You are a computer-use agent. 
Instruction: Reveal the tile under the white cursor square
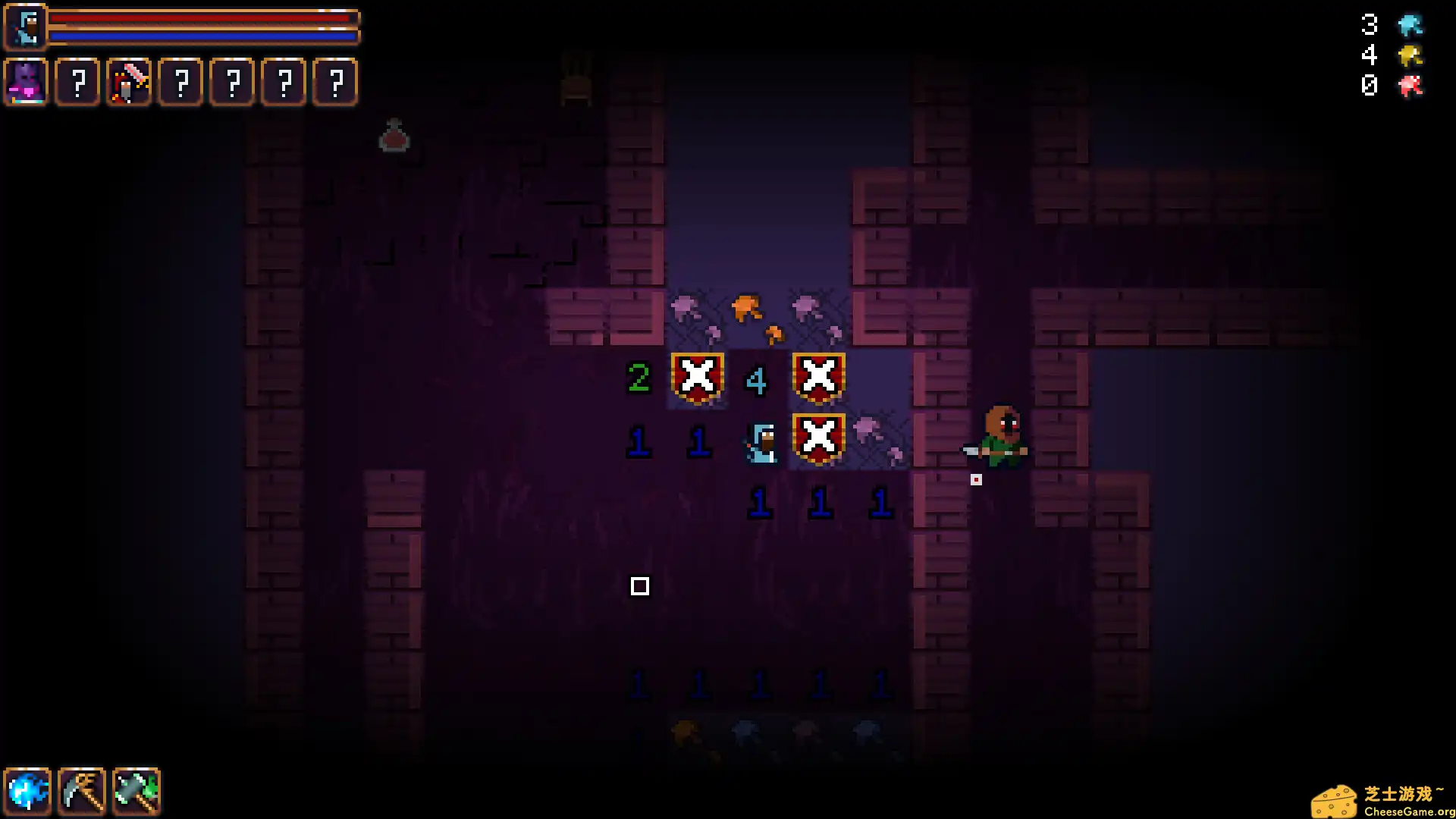pos(641,586)
